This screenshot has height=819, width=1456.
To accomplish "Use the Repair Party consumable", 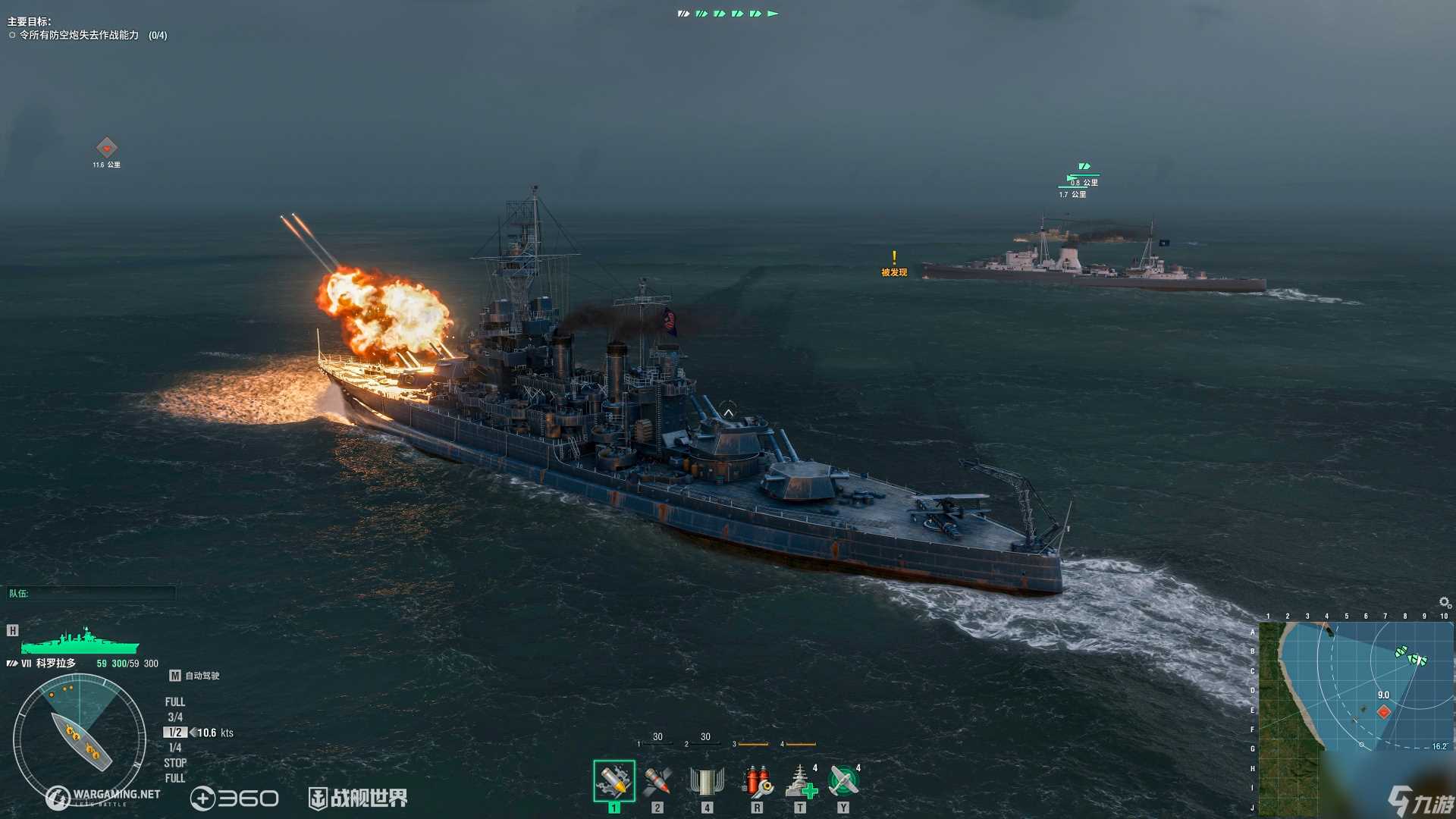I will (799, 781).
